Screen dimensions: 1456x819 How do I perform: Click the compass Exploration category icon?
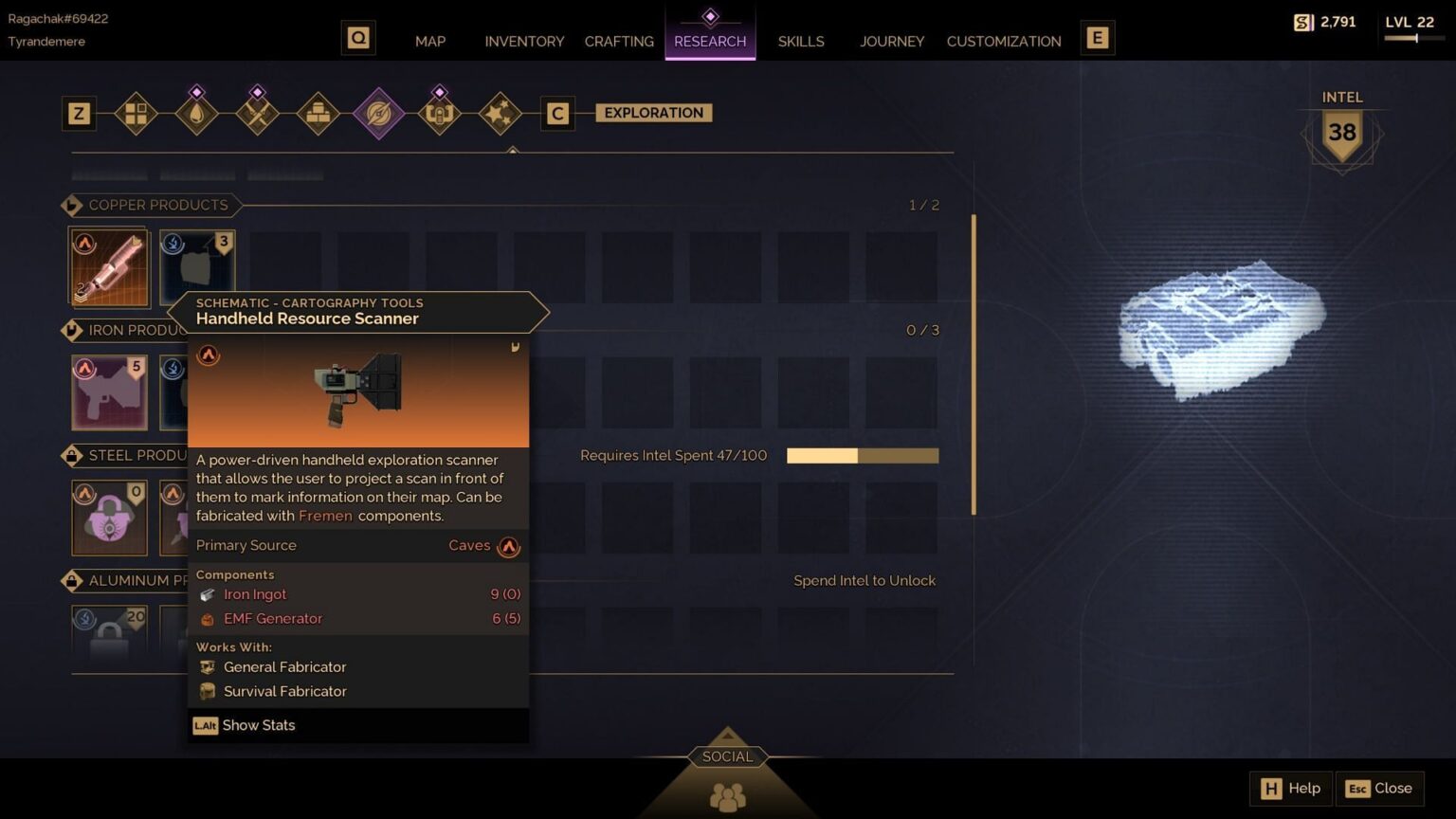click(379, 114)
